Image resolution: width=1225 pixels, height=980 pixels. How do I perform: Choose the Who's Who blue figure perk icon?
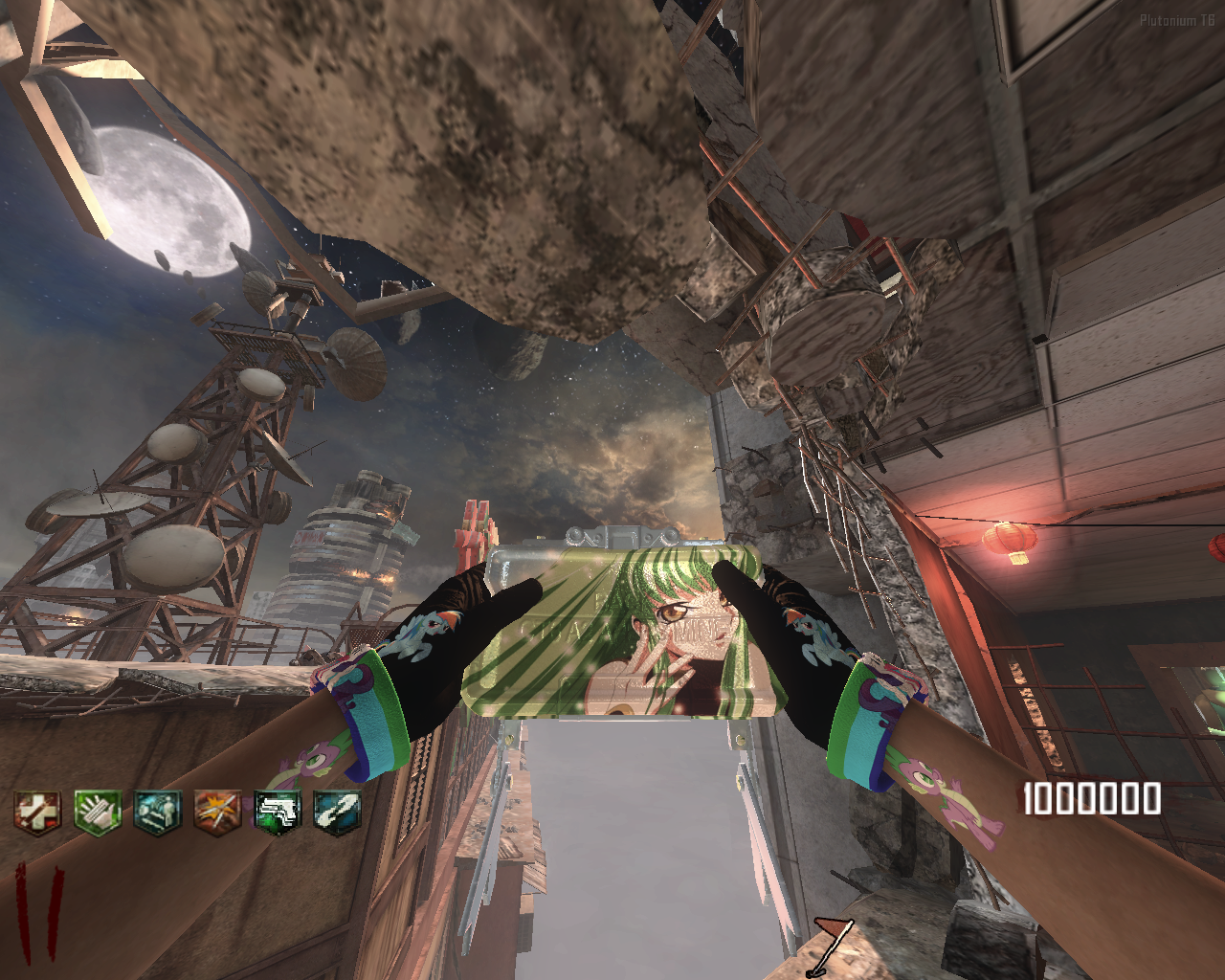(x=157, y=813)
